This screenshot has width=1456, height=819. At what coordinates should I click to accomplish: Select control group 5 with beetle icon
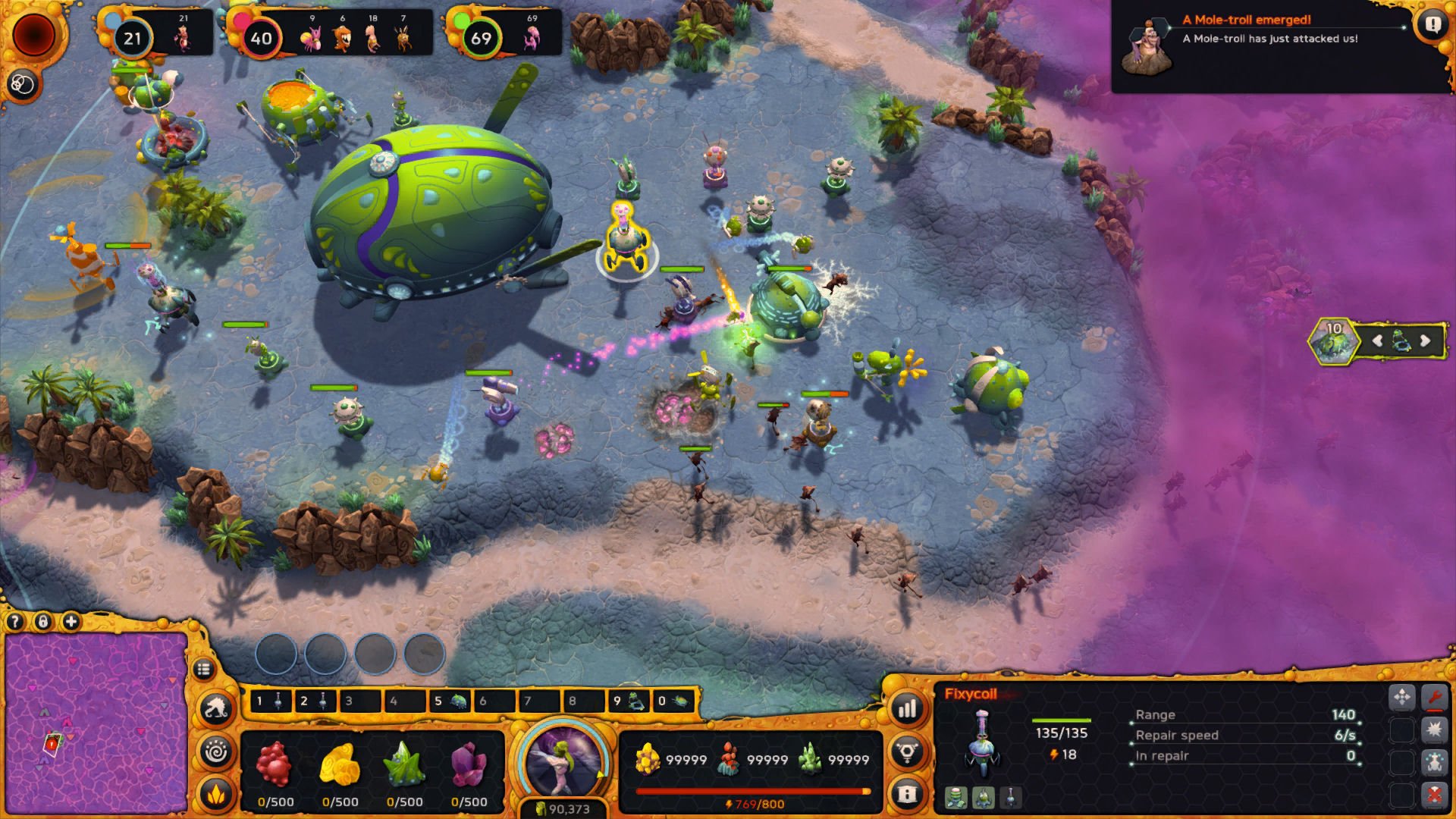coord(450,701)
